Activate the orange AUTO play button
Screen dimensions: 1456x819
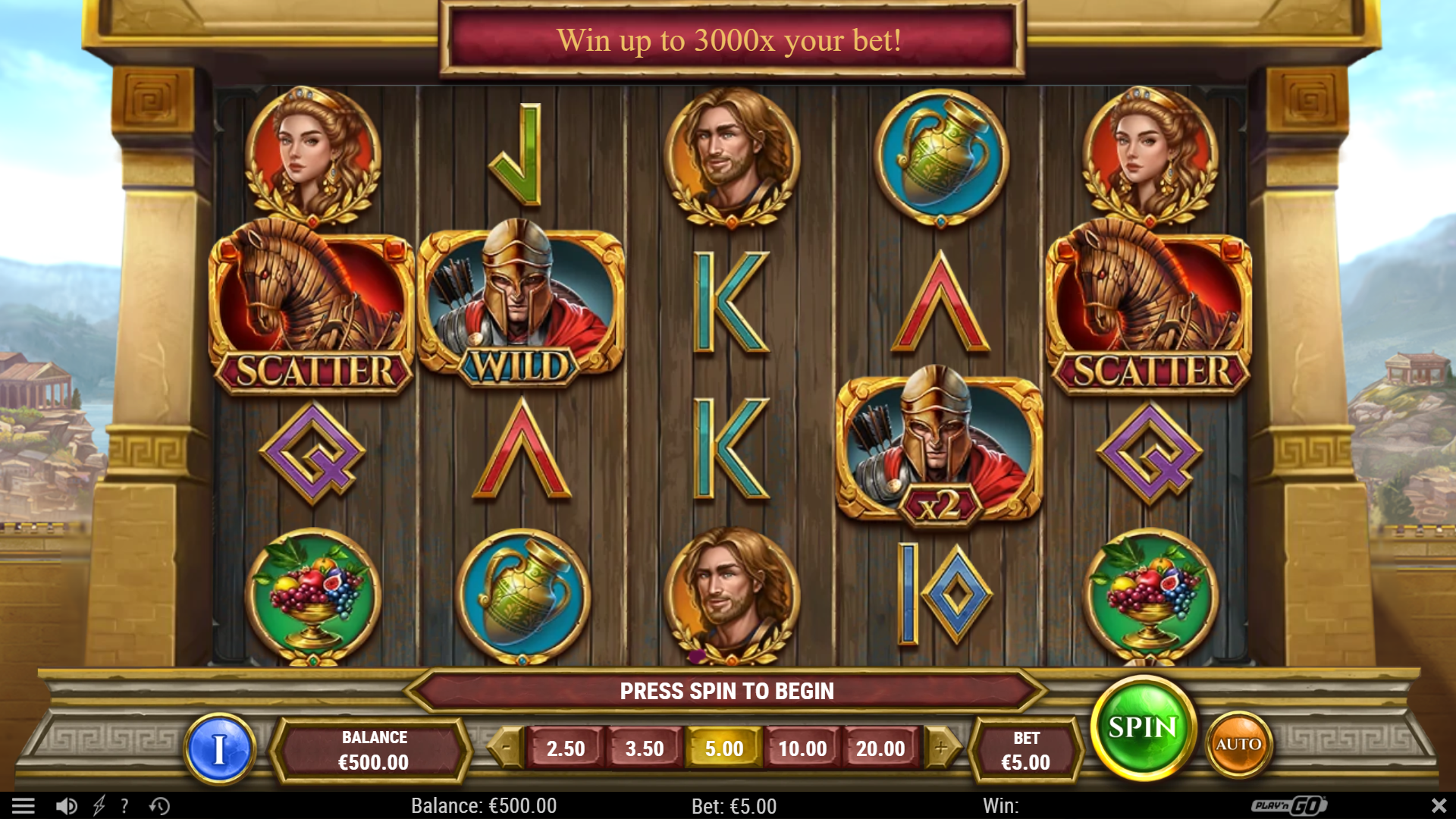pos(1238,745)
